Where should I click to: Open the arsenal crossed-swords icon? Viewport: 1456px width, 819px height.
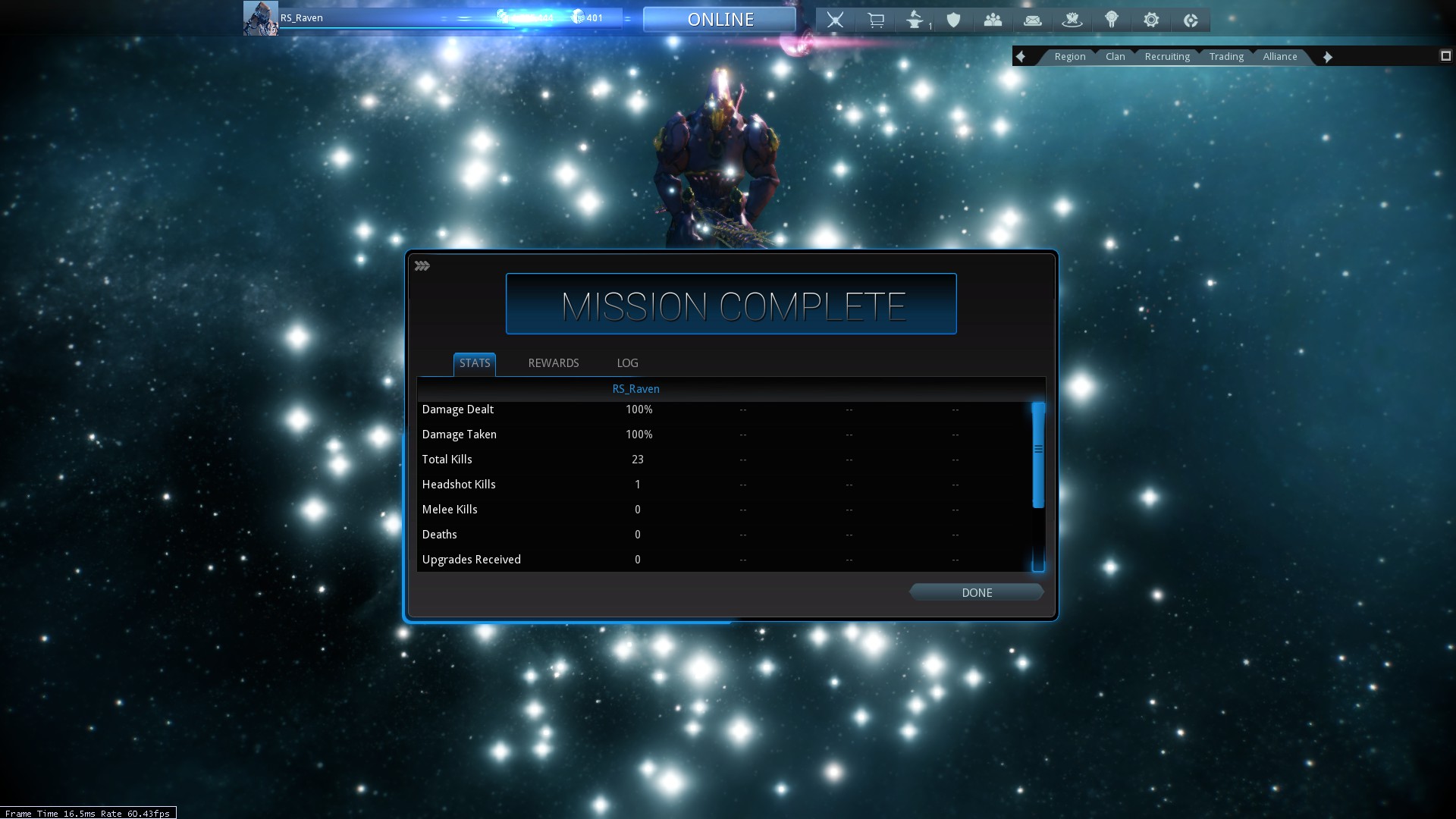click(x=835, y=20)
